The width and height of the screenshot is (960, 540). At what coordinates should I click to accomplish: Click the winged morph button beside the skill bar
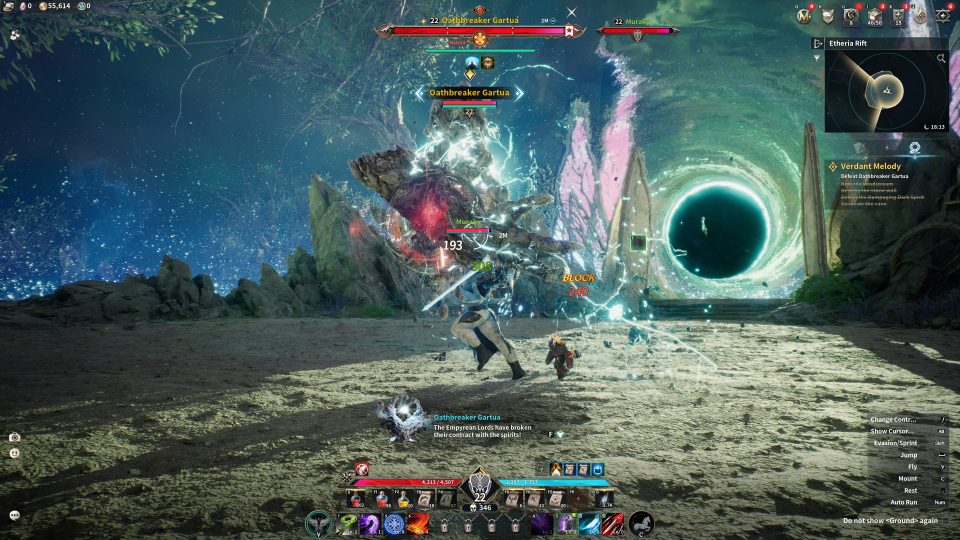pyautogui.click(x=319, y=523)
